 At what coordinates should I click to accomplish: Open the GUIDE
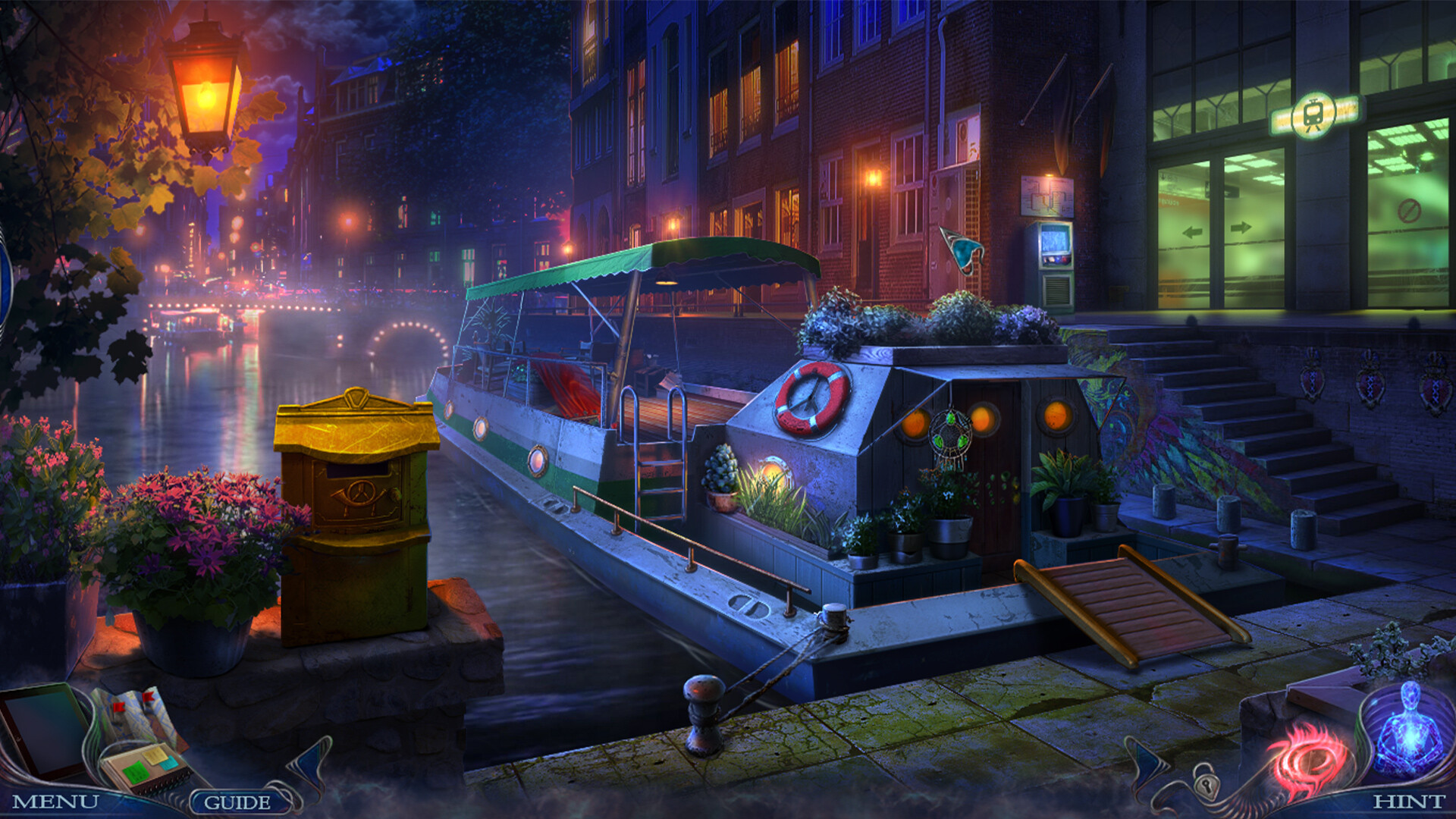(237, 800)
